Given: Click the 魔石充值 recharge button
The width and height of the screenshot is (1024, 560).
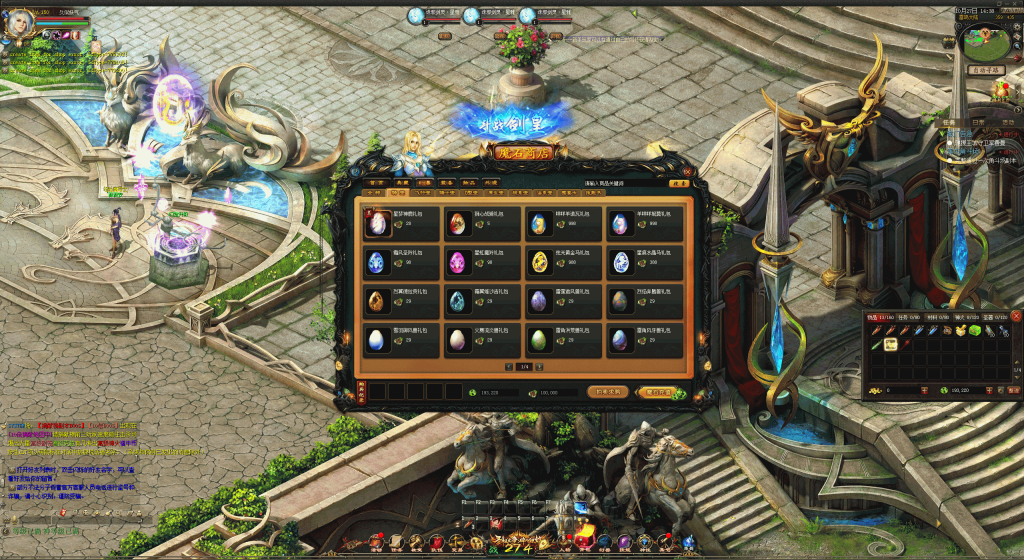Looking at the screenshot, I should pos(658,392).
